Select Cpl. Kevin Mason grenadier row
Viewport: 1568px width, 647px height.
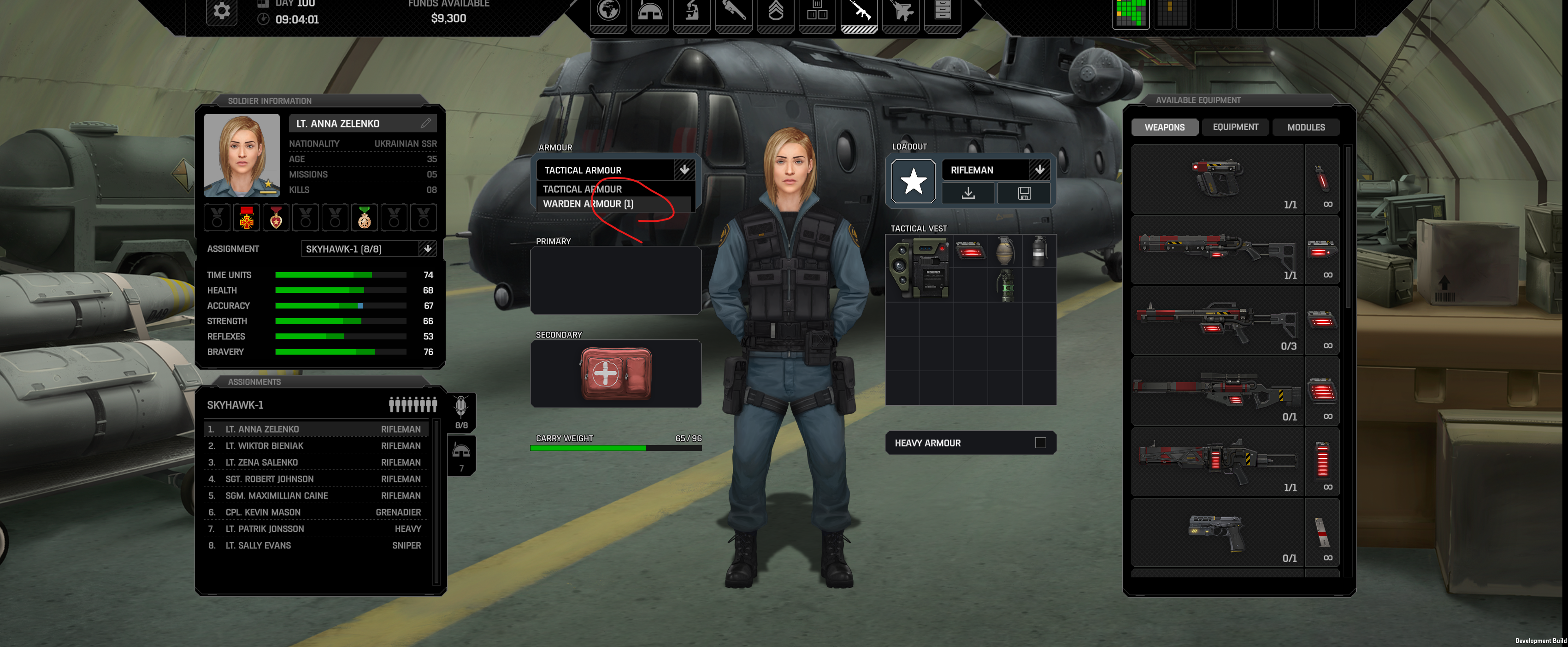pyautogui.click(x=315, y=512)
